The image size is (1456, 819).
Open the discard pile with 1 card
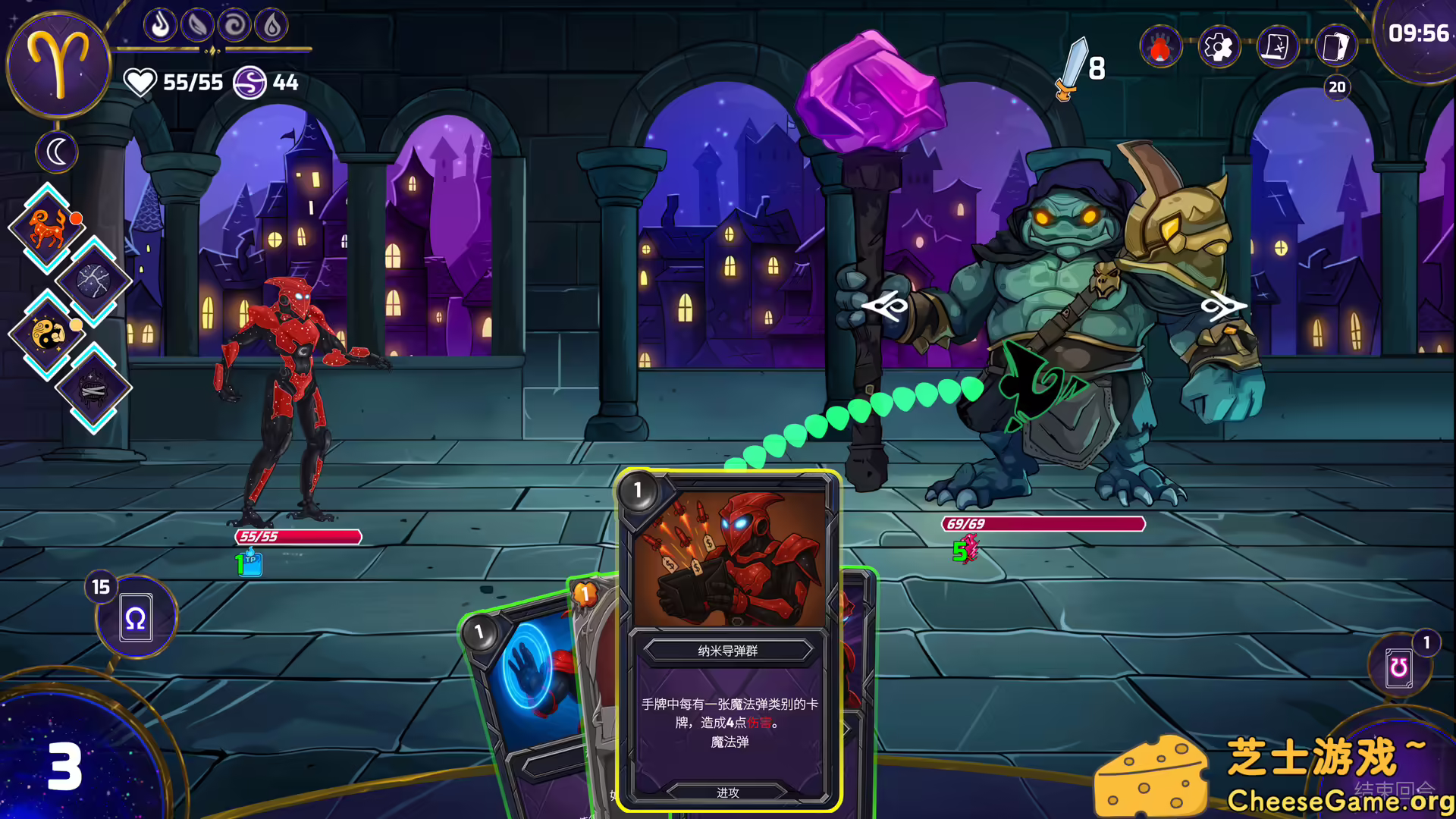click(1399, 667)
